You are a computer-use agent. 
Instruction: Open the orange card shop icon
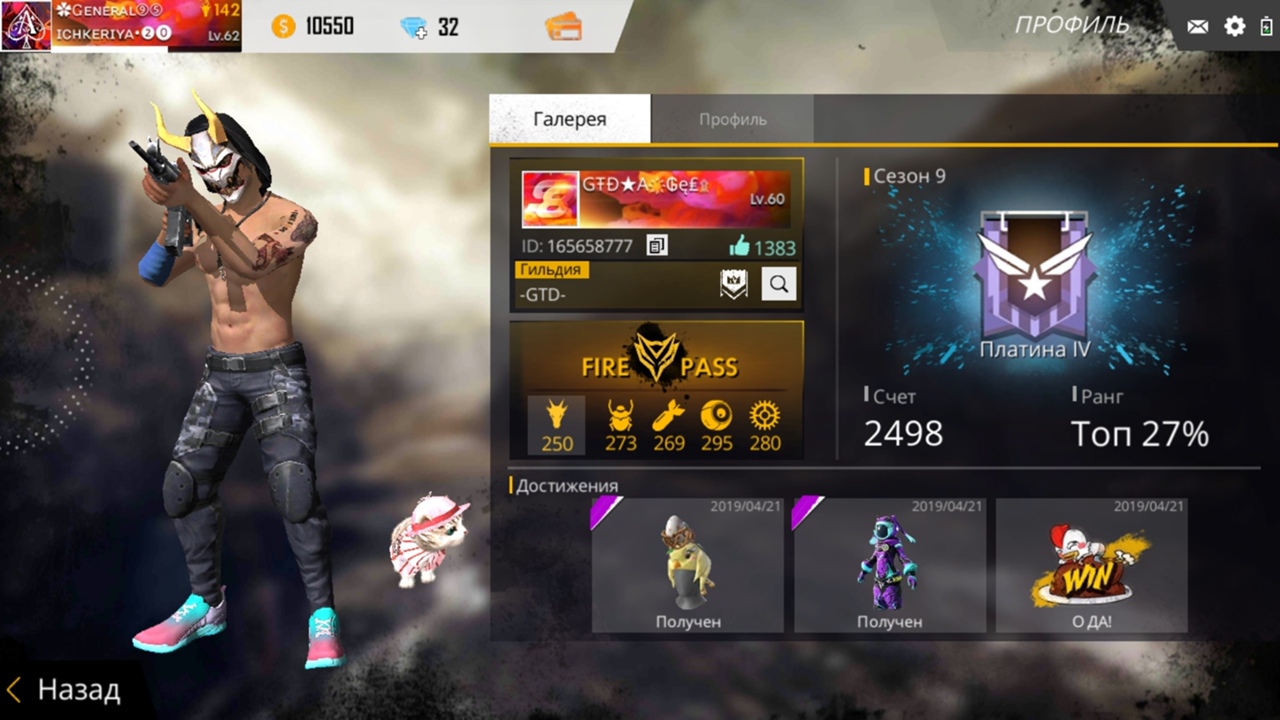point(564,27)
